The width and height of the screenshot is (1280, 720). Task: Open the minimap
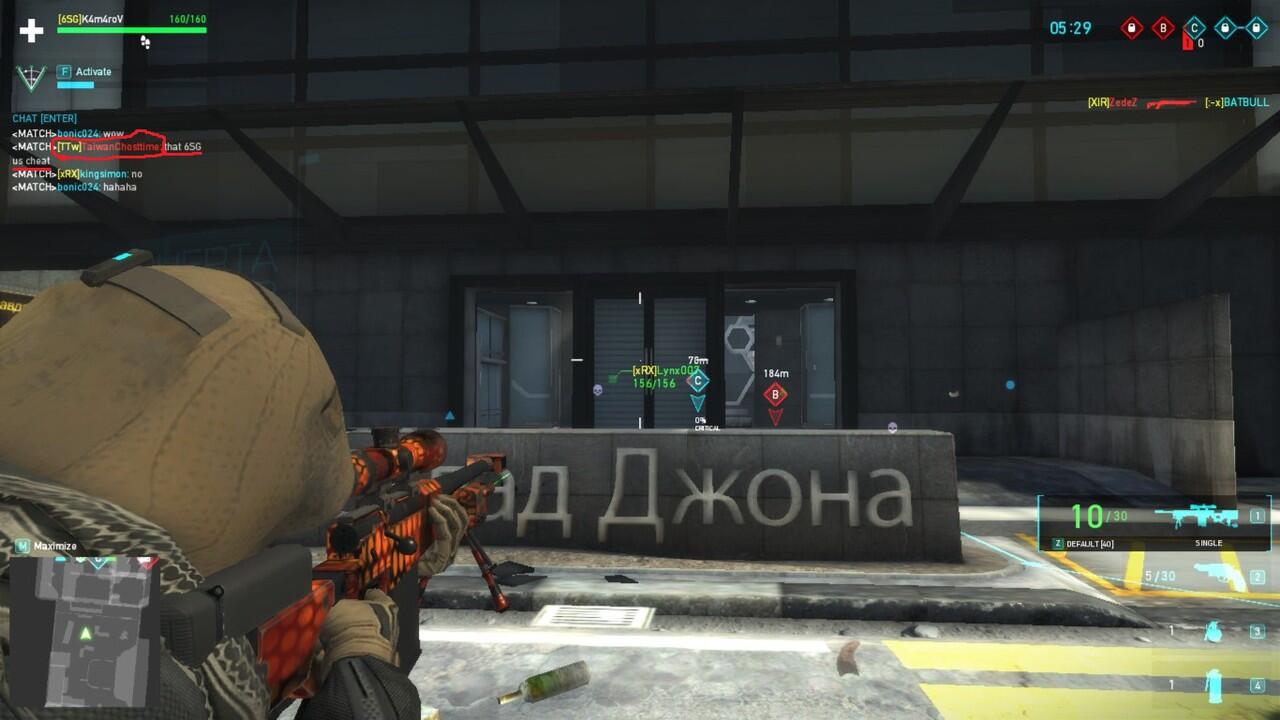pyautogui.click(x=85, y=628)
